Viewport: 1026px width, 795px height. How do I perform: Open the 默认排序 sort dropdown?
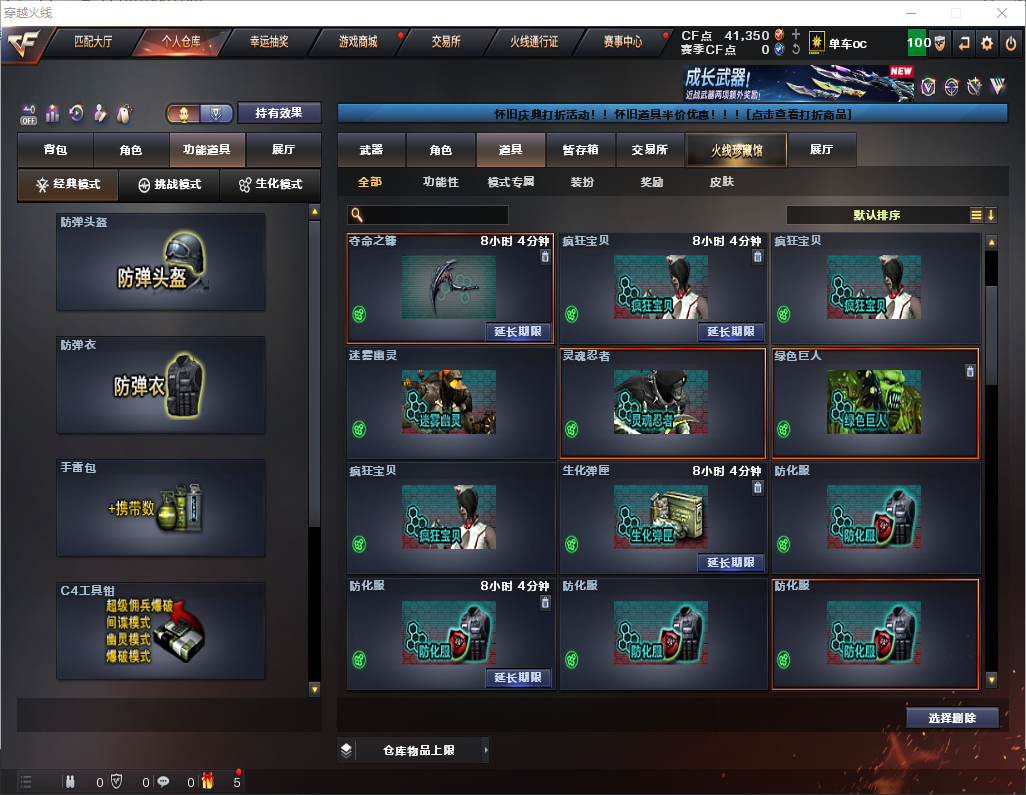[875, 215]
